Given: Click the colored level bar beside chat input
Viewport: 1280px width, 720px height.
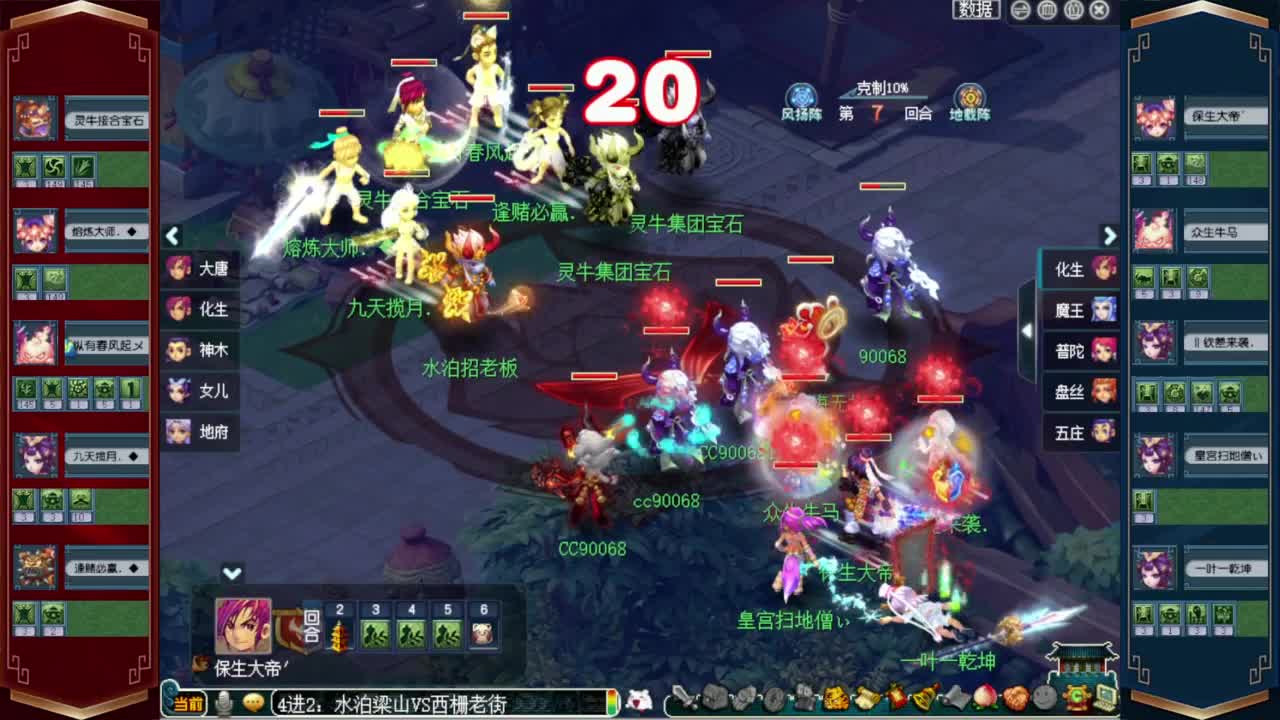Looking at the screenshot, I should pyautogui.click(x=611, y=704).
